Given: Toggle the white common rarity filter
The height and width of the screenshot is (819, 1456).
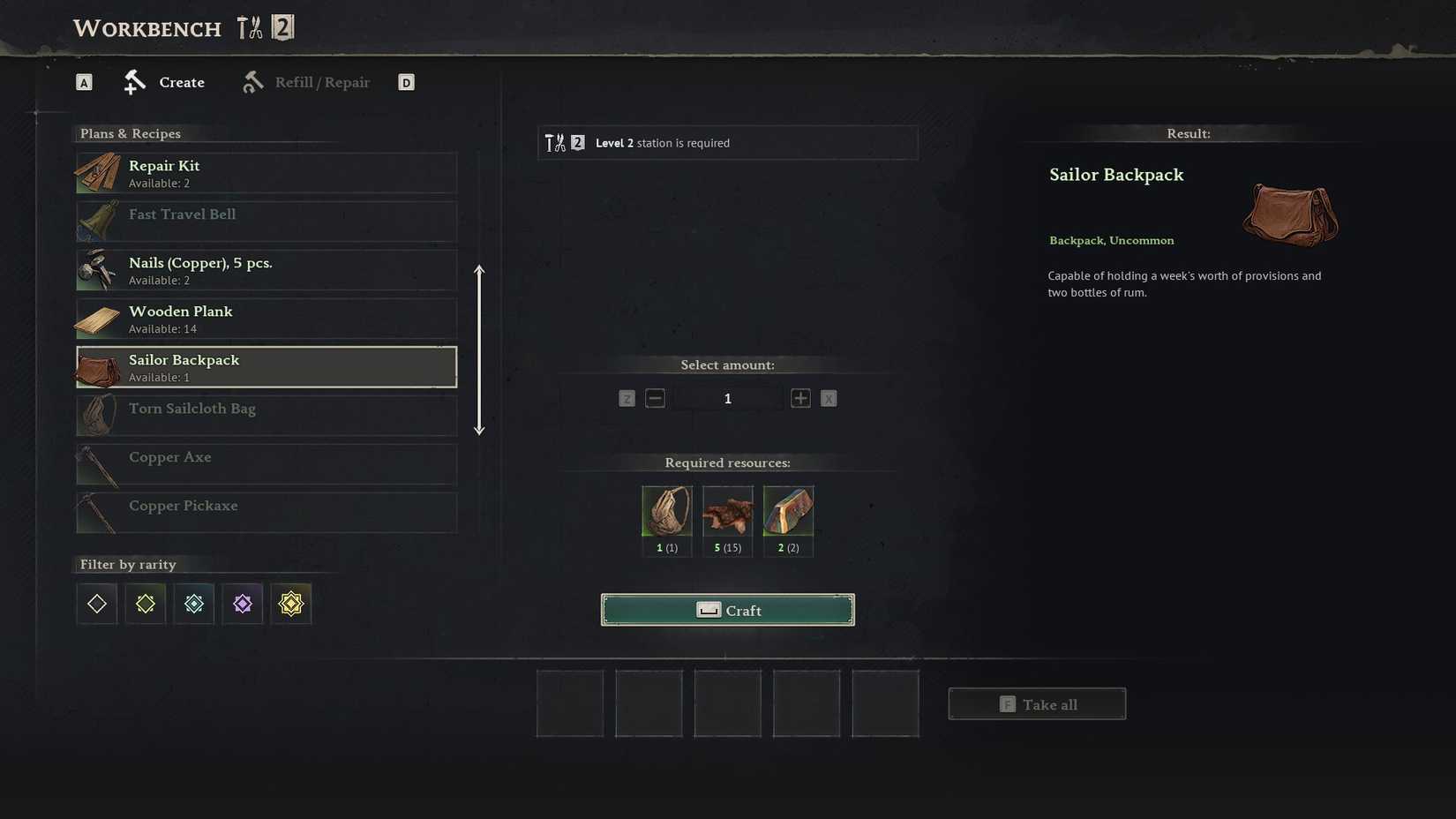Looking at the screenshot, I should pyautogui.click(x=96, y=604).
